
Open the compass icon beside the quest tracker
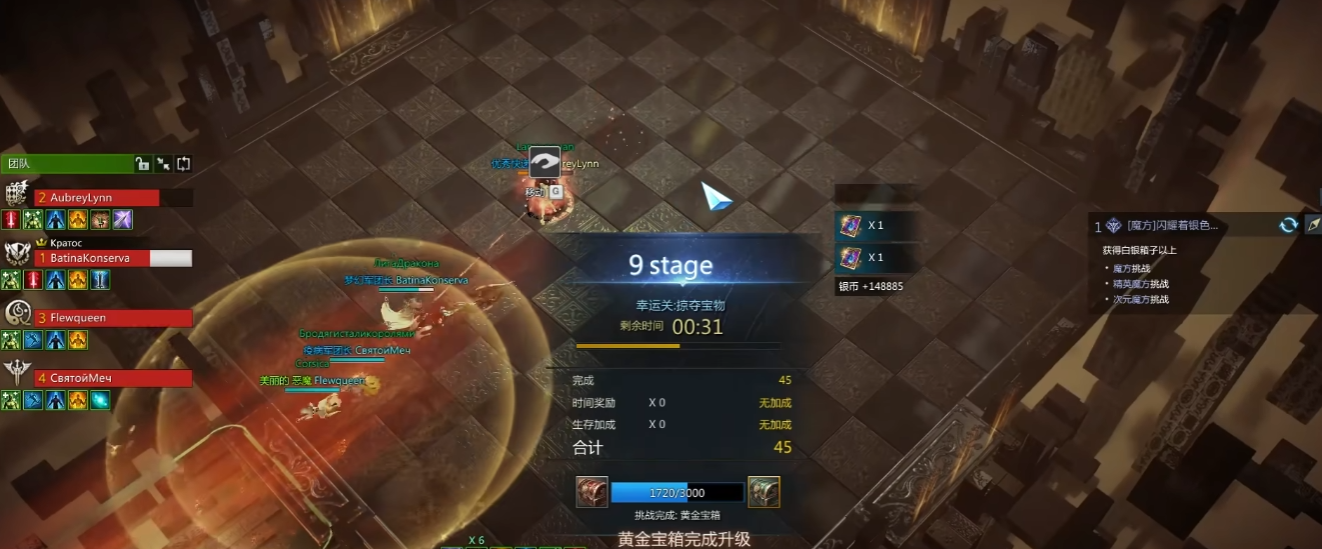tap(1313, 226)
